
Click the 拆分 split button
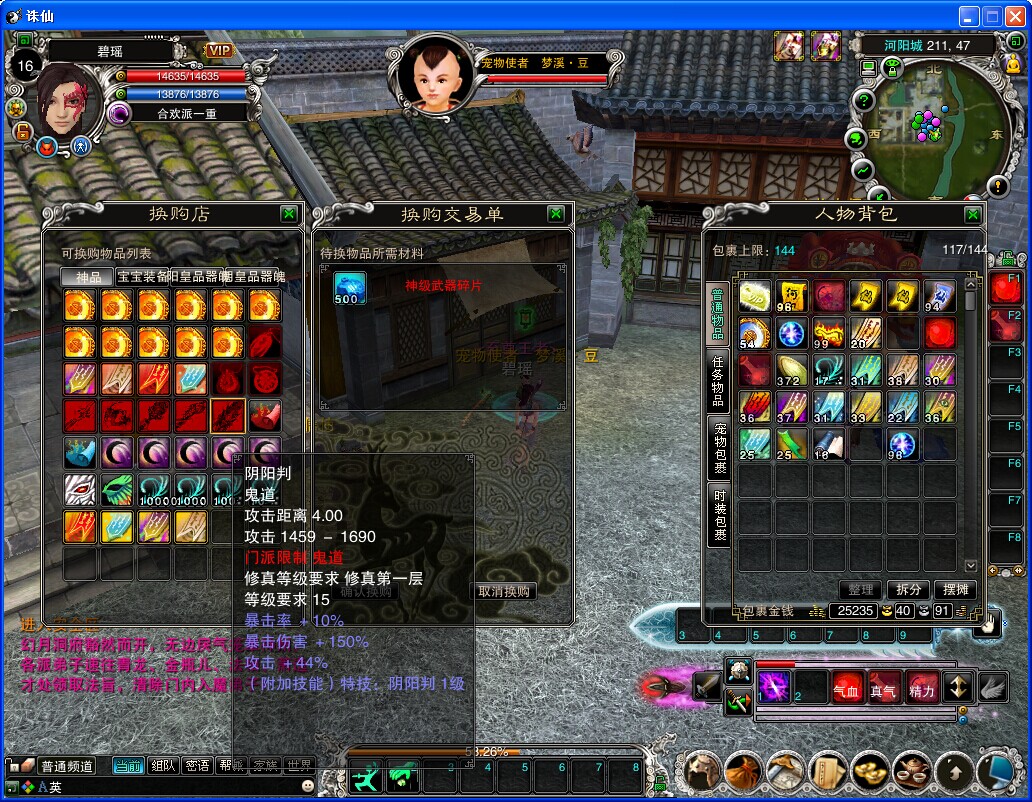pos(908,590)
